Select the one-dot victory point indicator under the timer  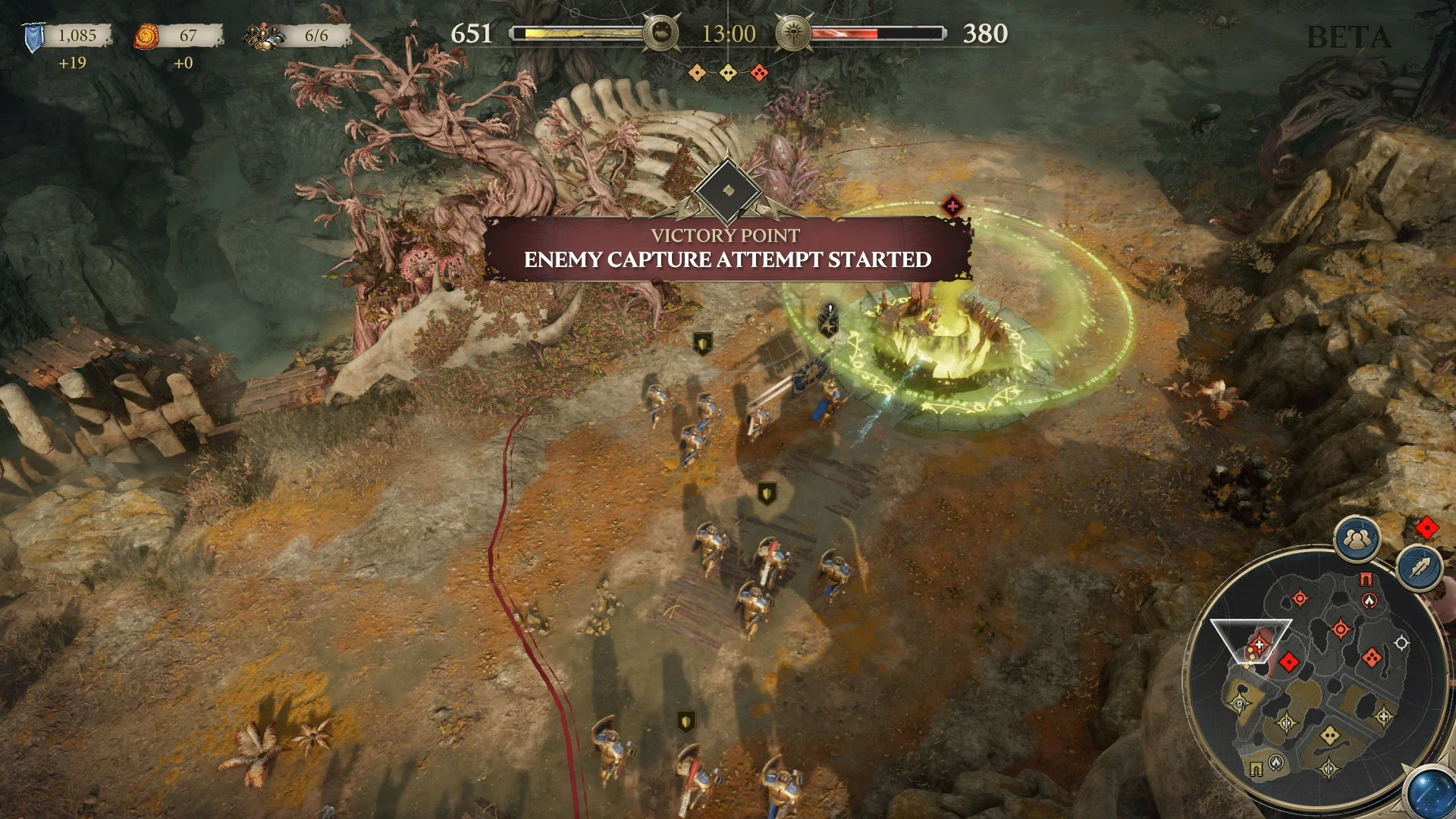coord(697,73)
